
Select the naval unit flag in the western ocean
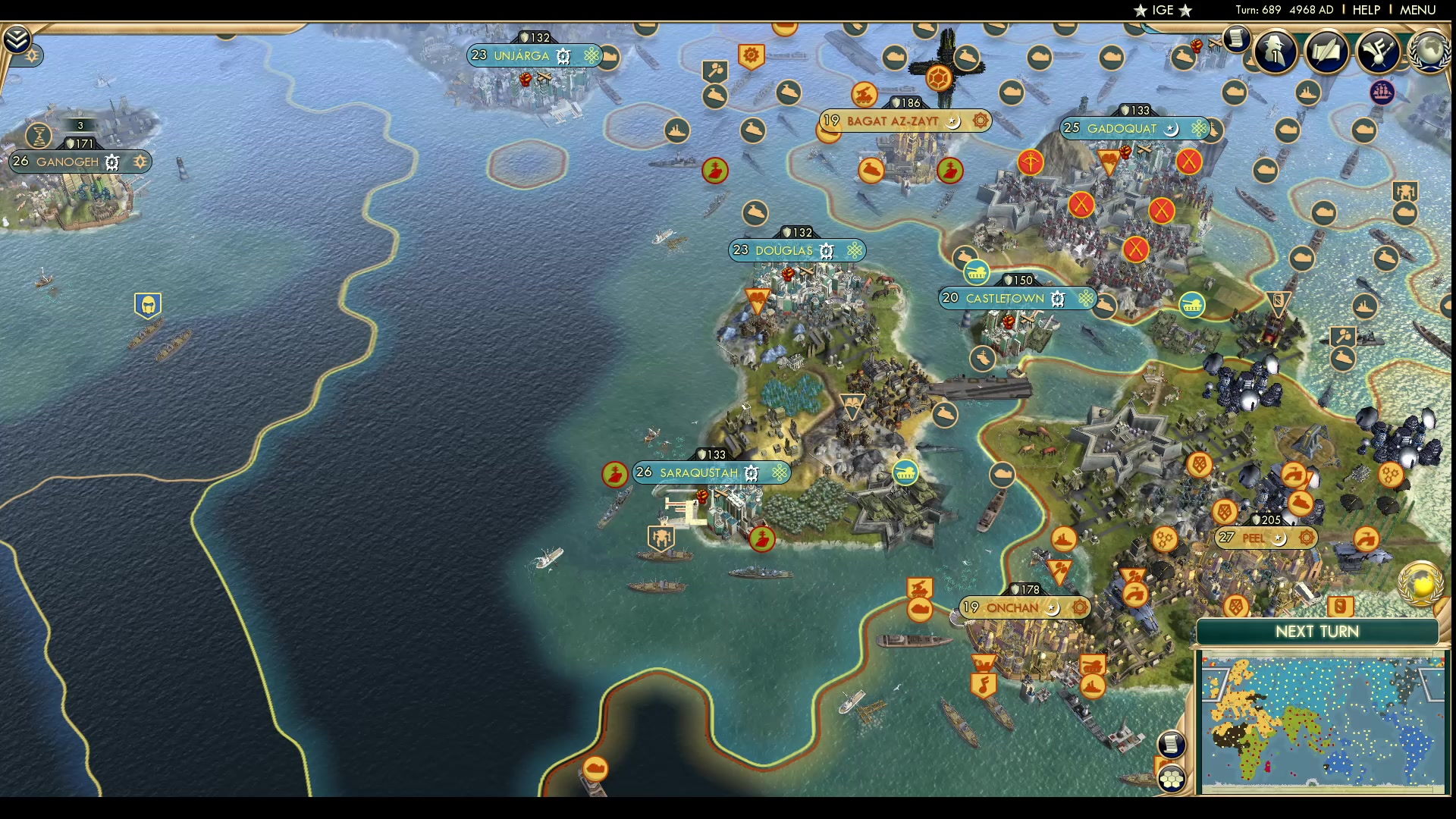[148, 305]
